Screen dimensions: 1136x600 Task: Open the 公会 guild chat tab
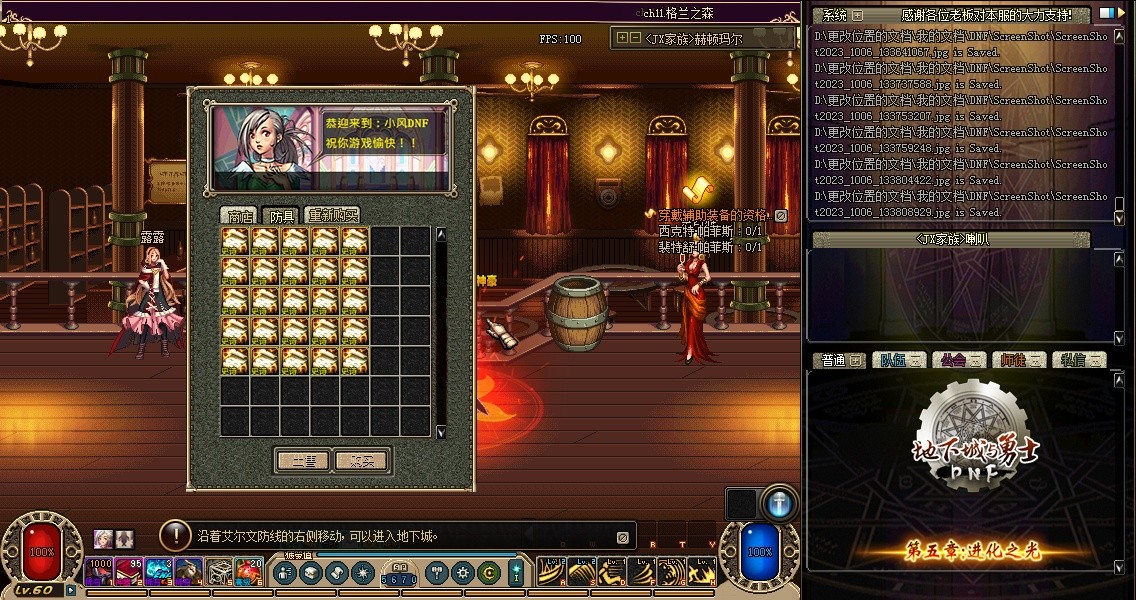coord(959,360)
